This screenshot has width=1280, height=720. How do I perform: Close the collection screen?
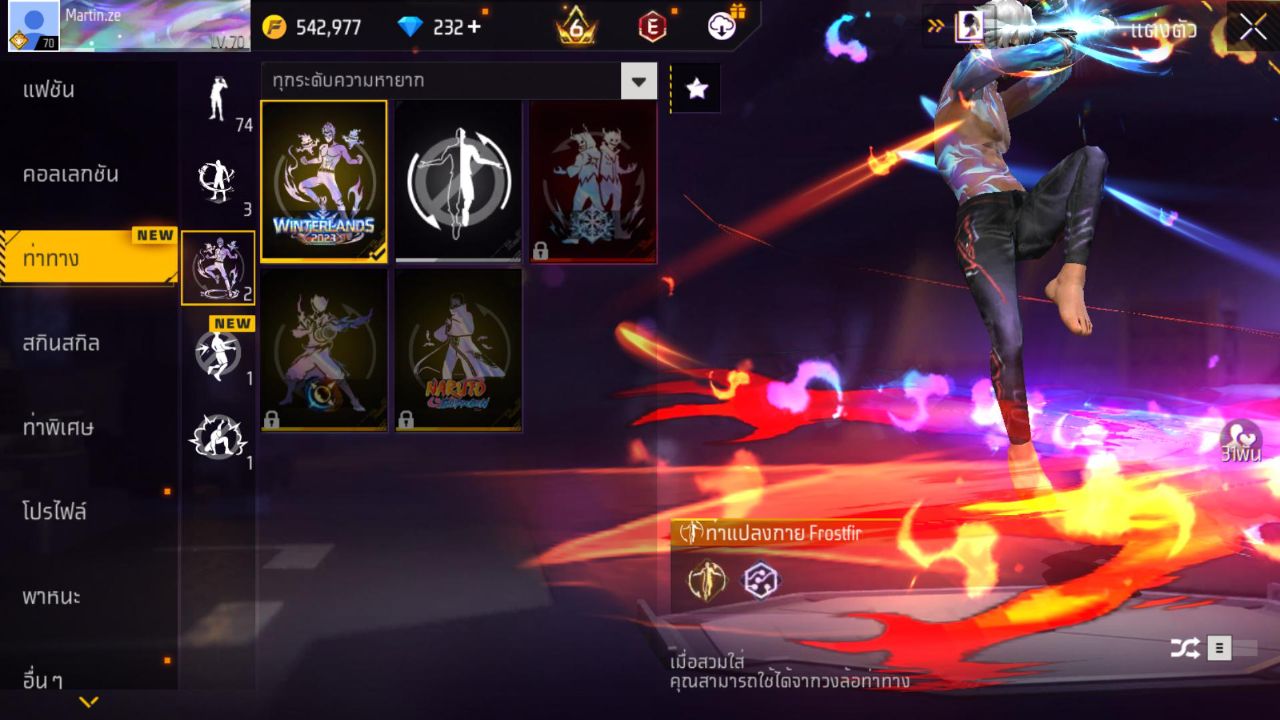point(1253,27)
